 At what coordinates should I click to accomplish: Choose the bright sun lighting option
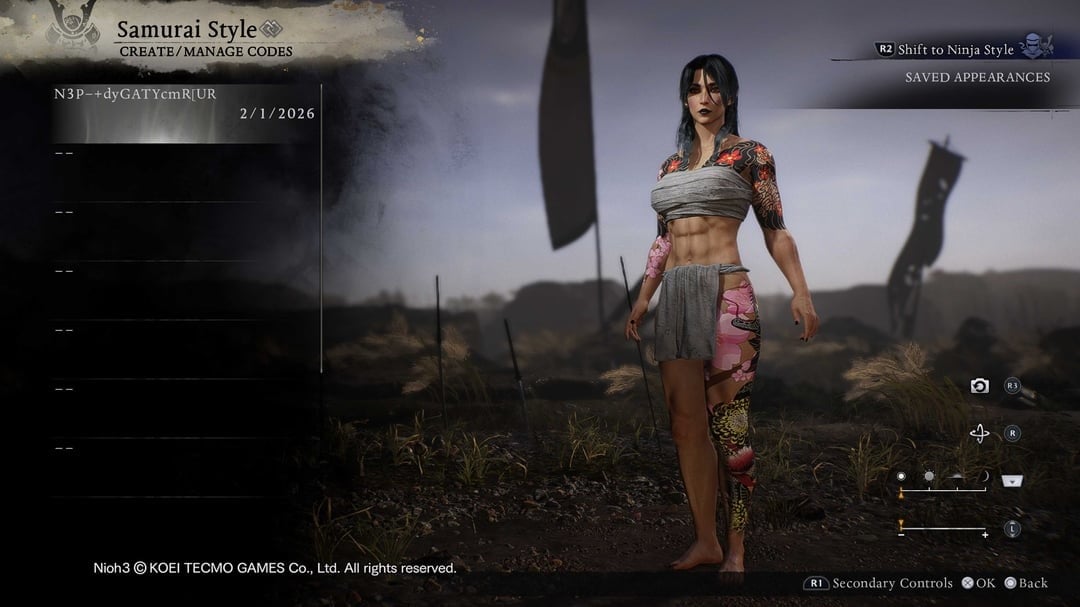928,478
